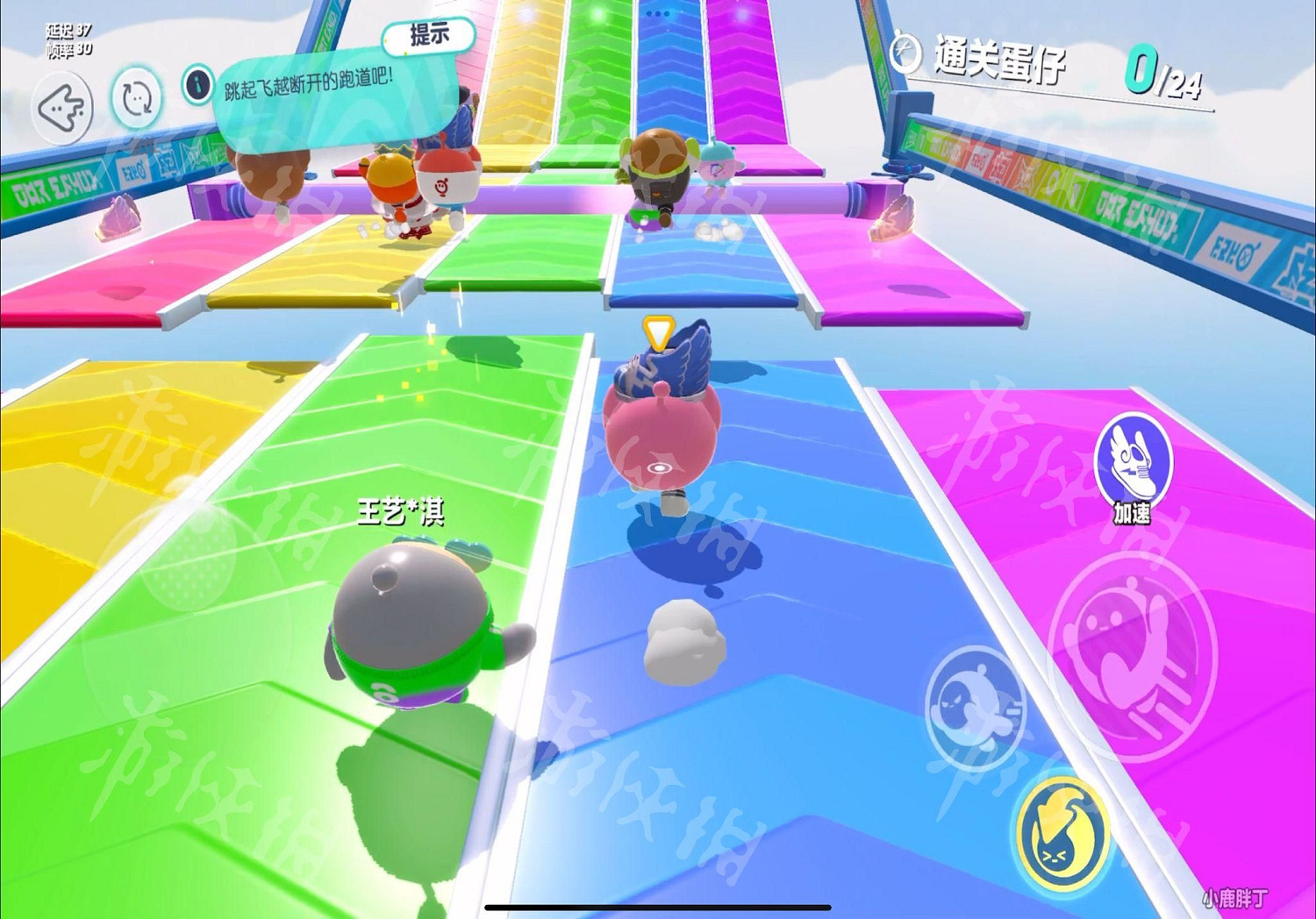Tap the circular respawn/restart icon
Screen dimensions: 1316x919
(139, 99)
